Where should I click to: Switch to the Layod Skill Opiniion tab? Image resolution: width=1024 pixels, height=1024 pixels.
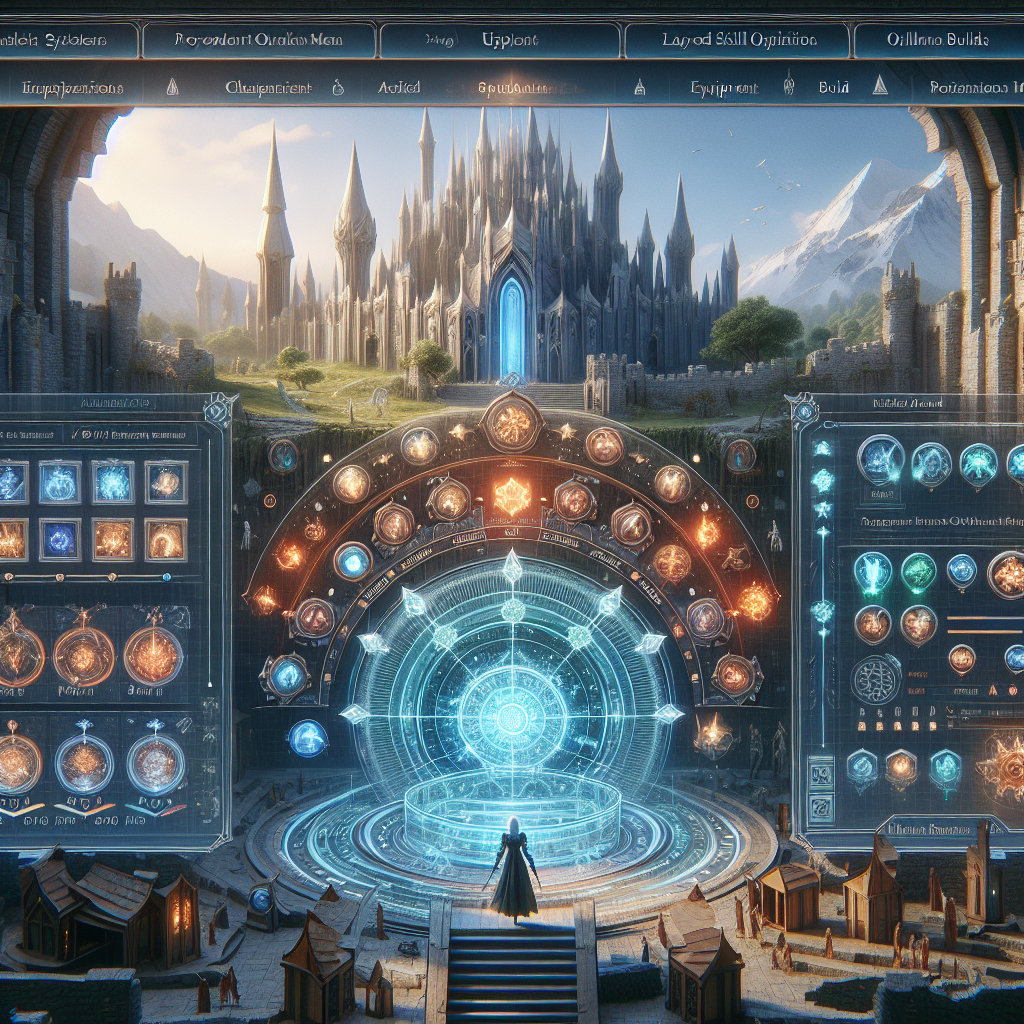click(x=738, y=40)
